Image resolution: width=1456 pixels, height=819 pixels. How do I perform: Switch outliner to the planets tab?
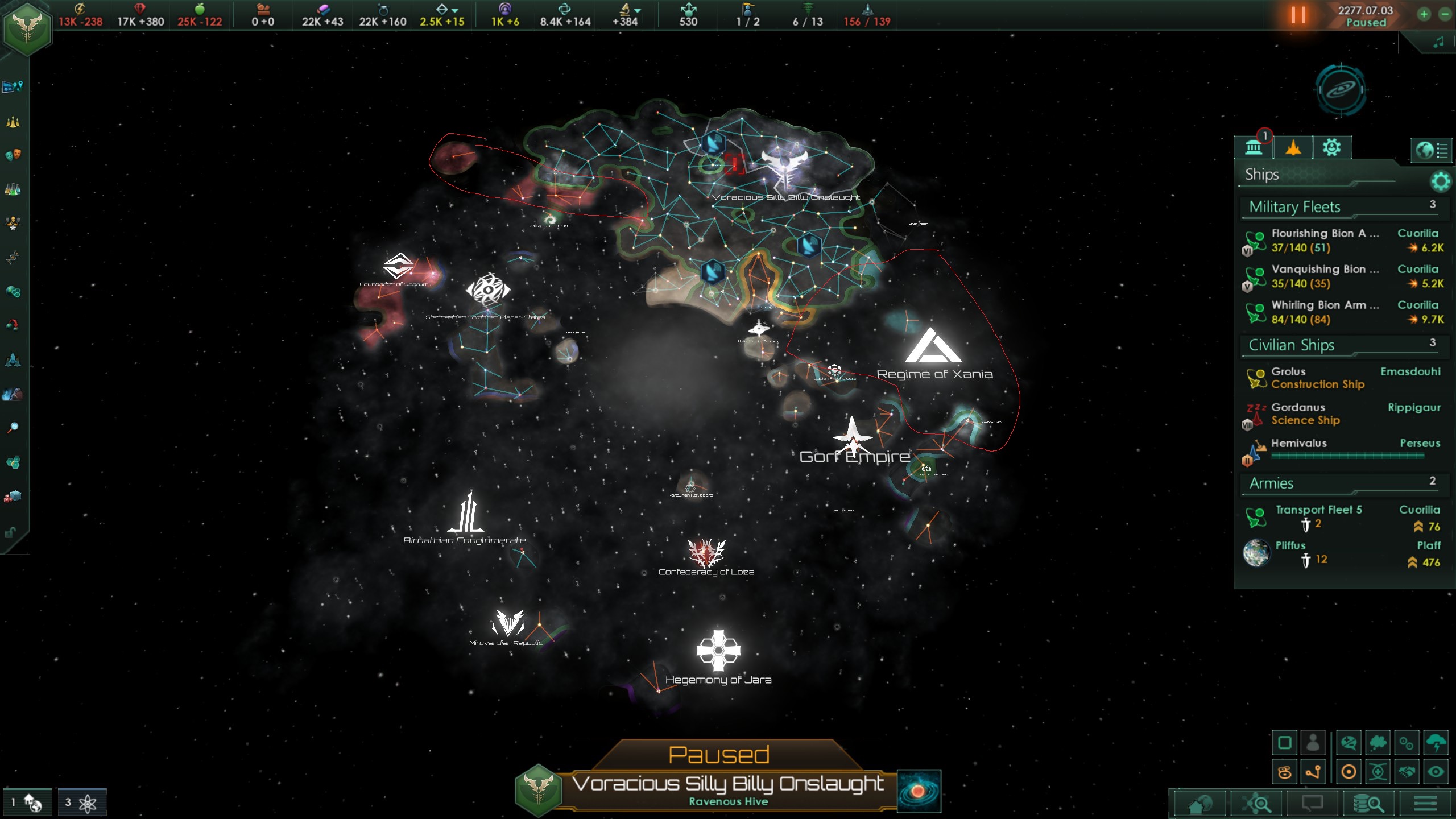point(1254,148)
